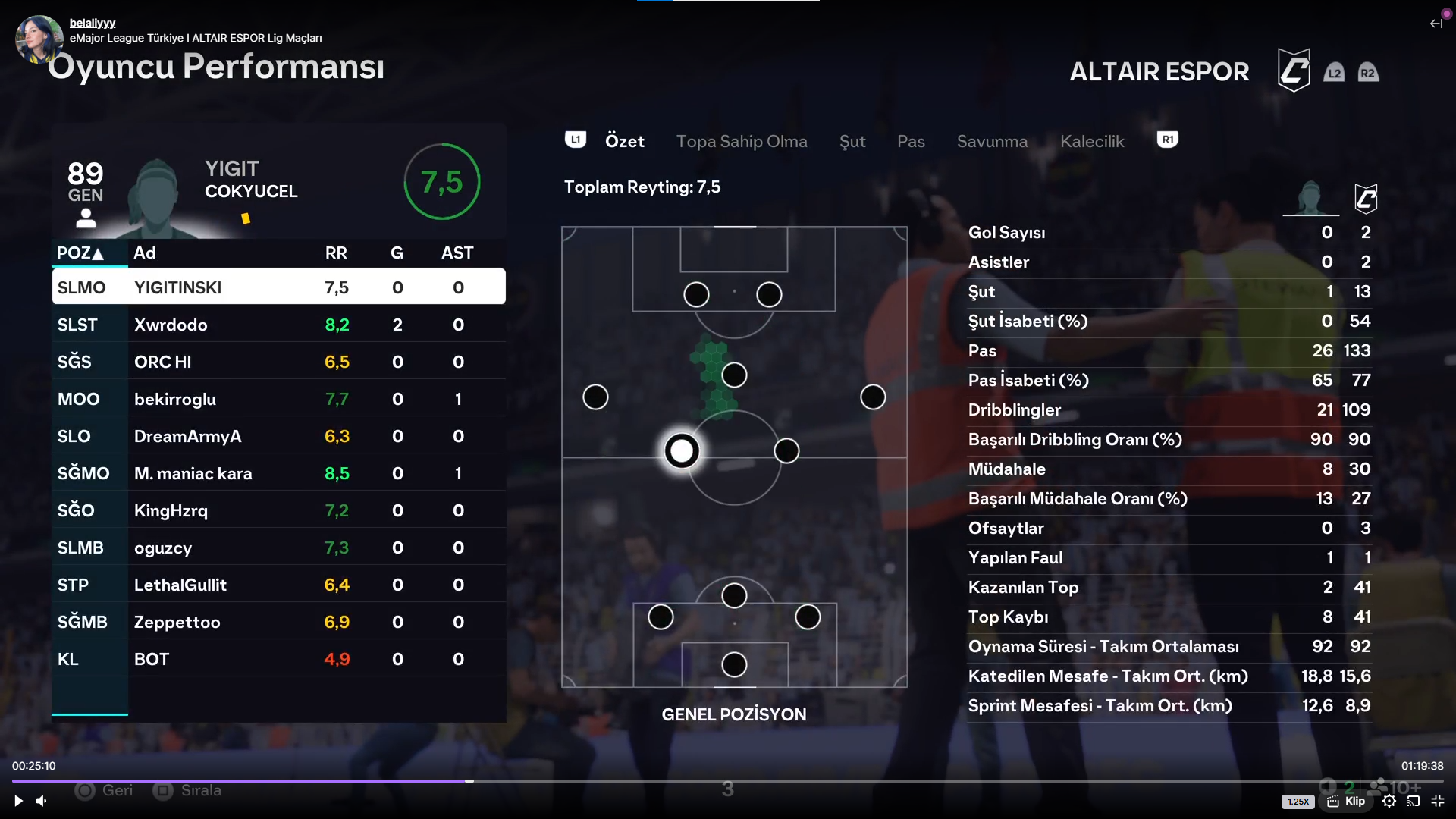
Task: Show the Savunma tab
Action: tap(991, 141)
